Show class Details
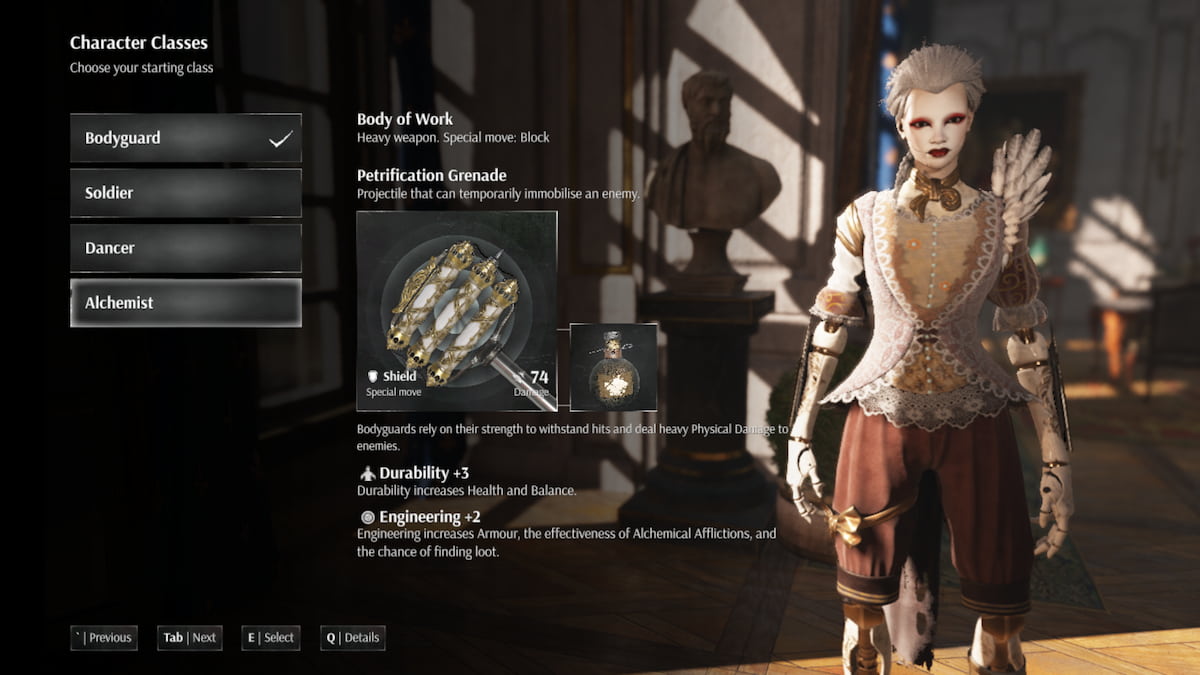Image resolution: width=1200 pixels, height=675 pixels. (353, 638)
